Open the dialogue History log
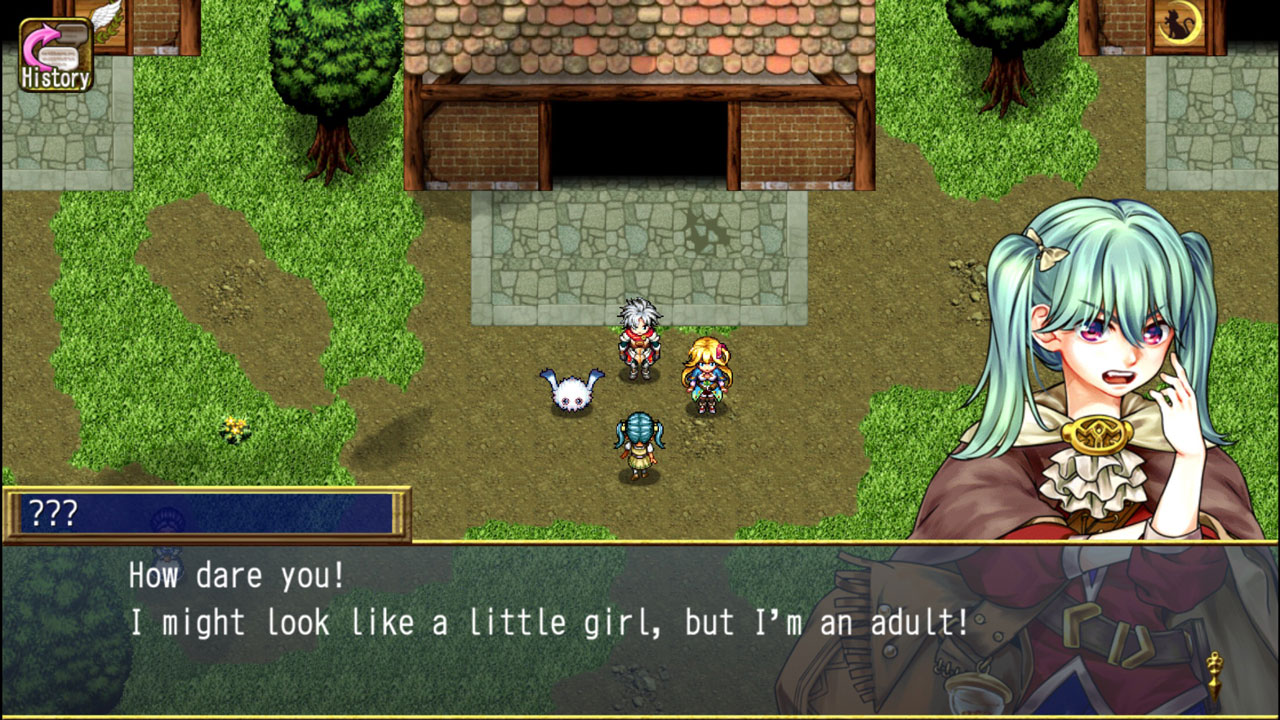 (56, 56)
